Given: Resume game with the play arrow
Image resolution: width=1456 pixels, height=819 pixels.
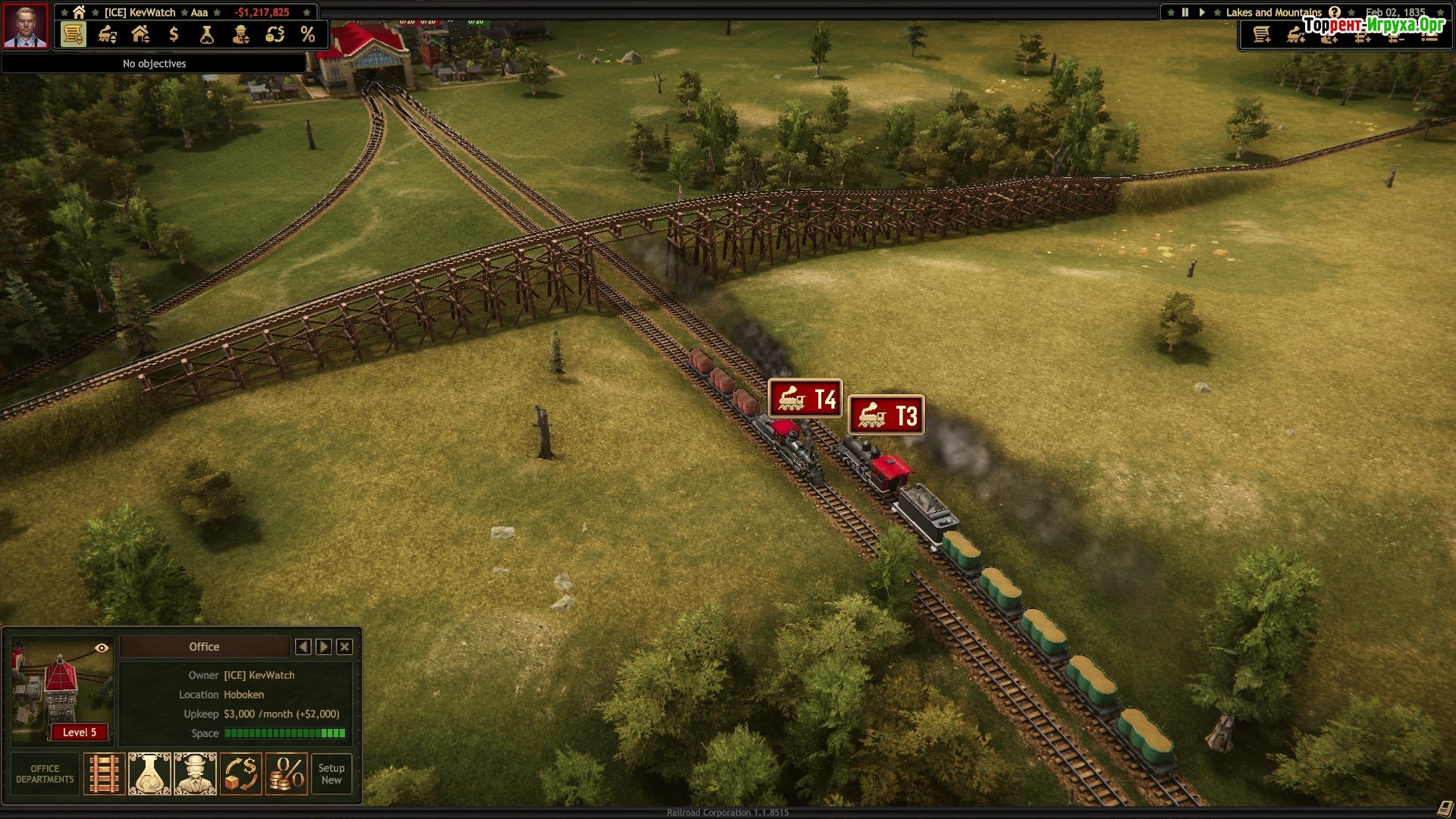Looking at the screenshot, I should pos(1202,12).
